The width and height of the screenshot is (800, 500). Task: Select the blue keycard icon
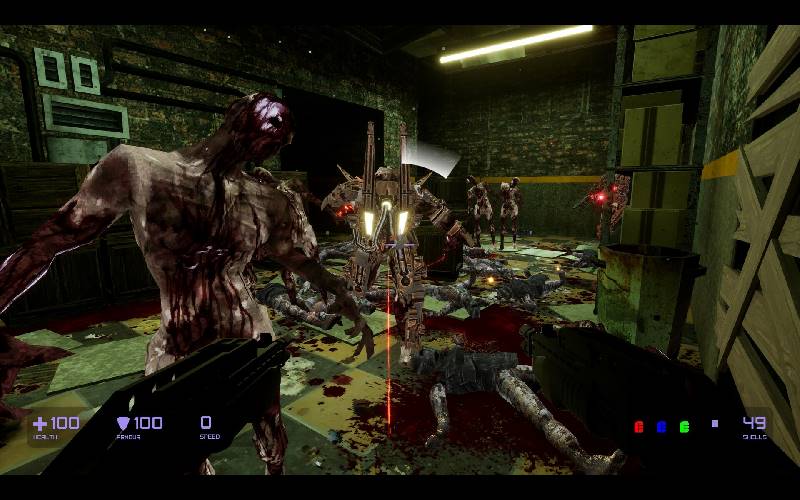(x=662, y=427)
